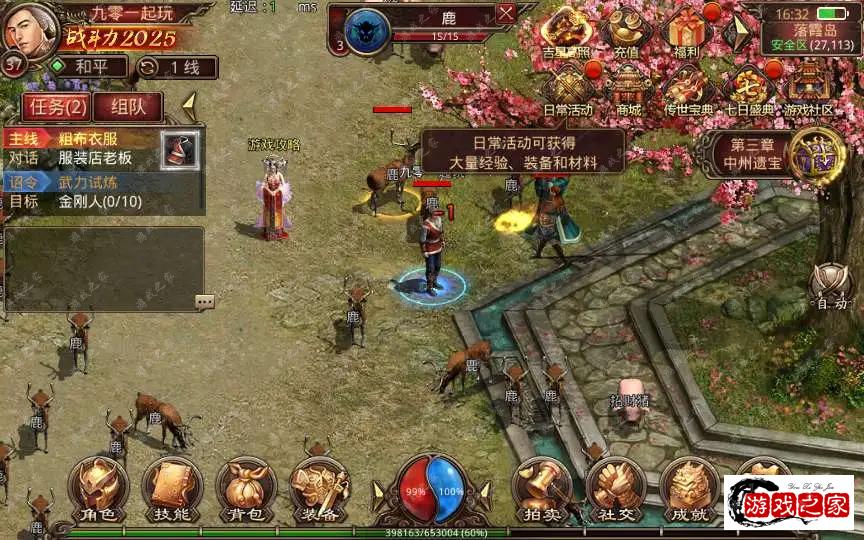Image resolution: width=864 pixels, height=540 pixels.
Task: Open the 充值 recharge shop
Action: point(628,34)
